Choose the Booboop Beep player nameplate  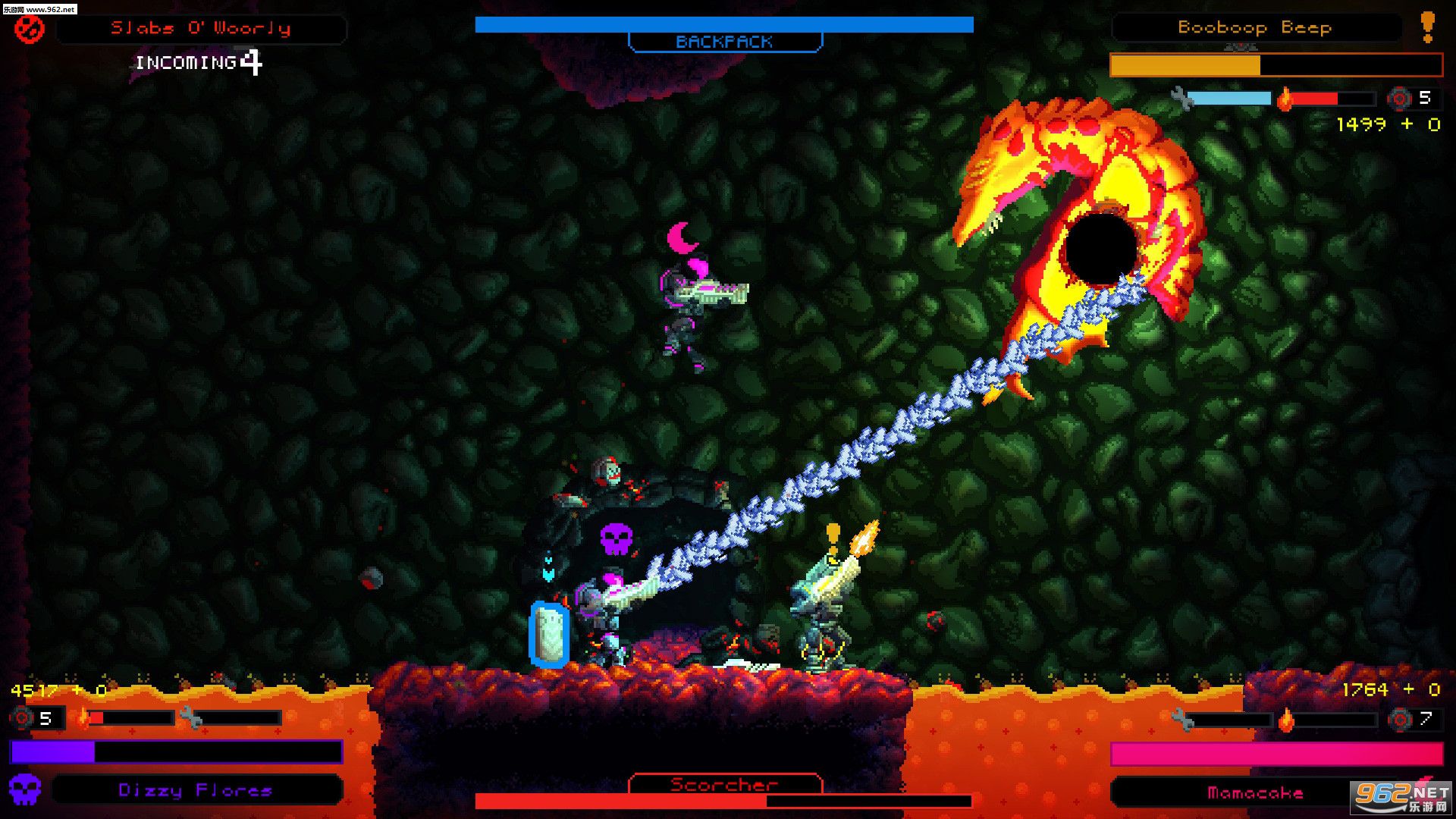coord(1255,28)
